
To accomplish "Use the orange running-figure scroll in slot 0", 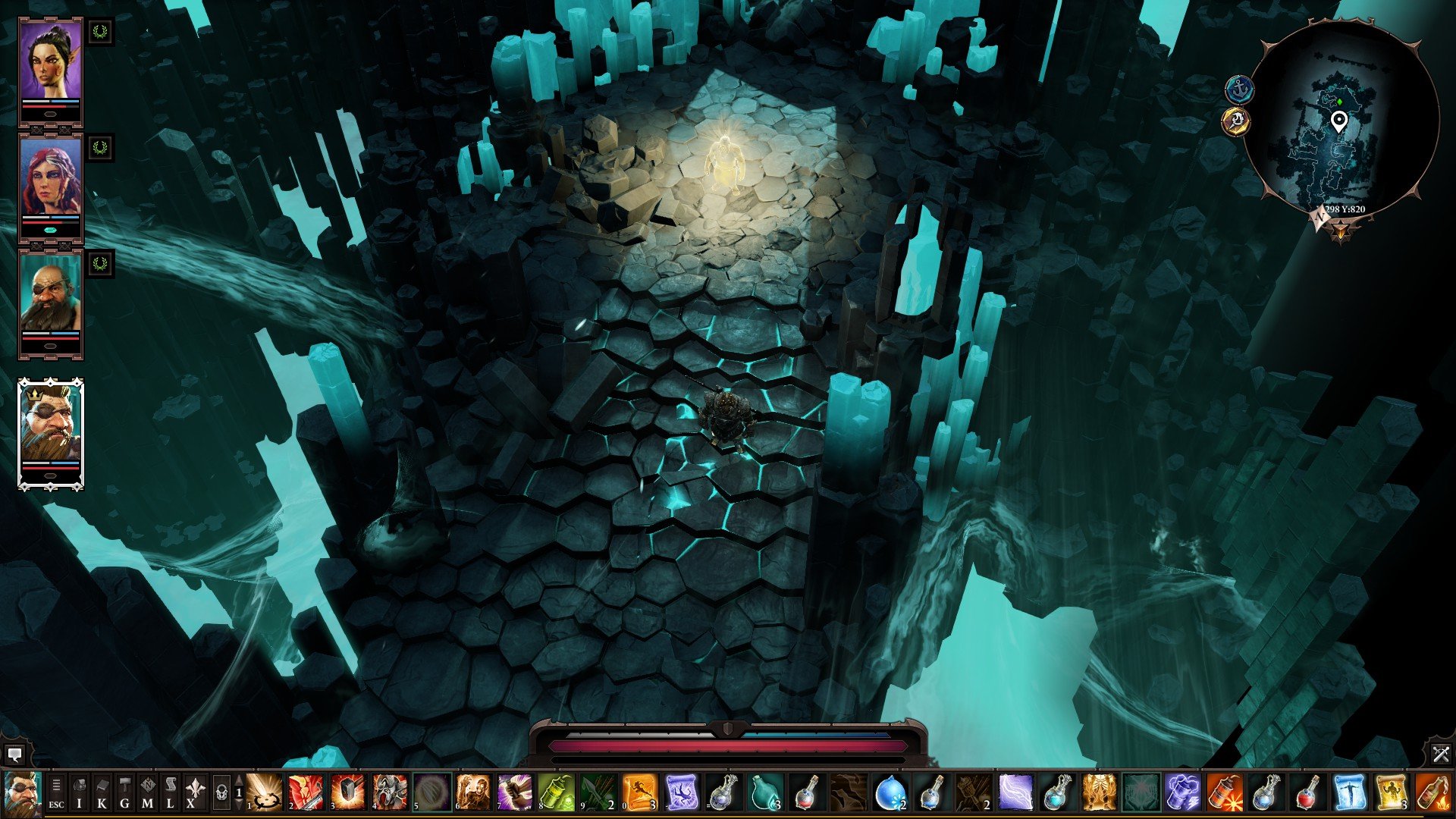I will point(639,792).
